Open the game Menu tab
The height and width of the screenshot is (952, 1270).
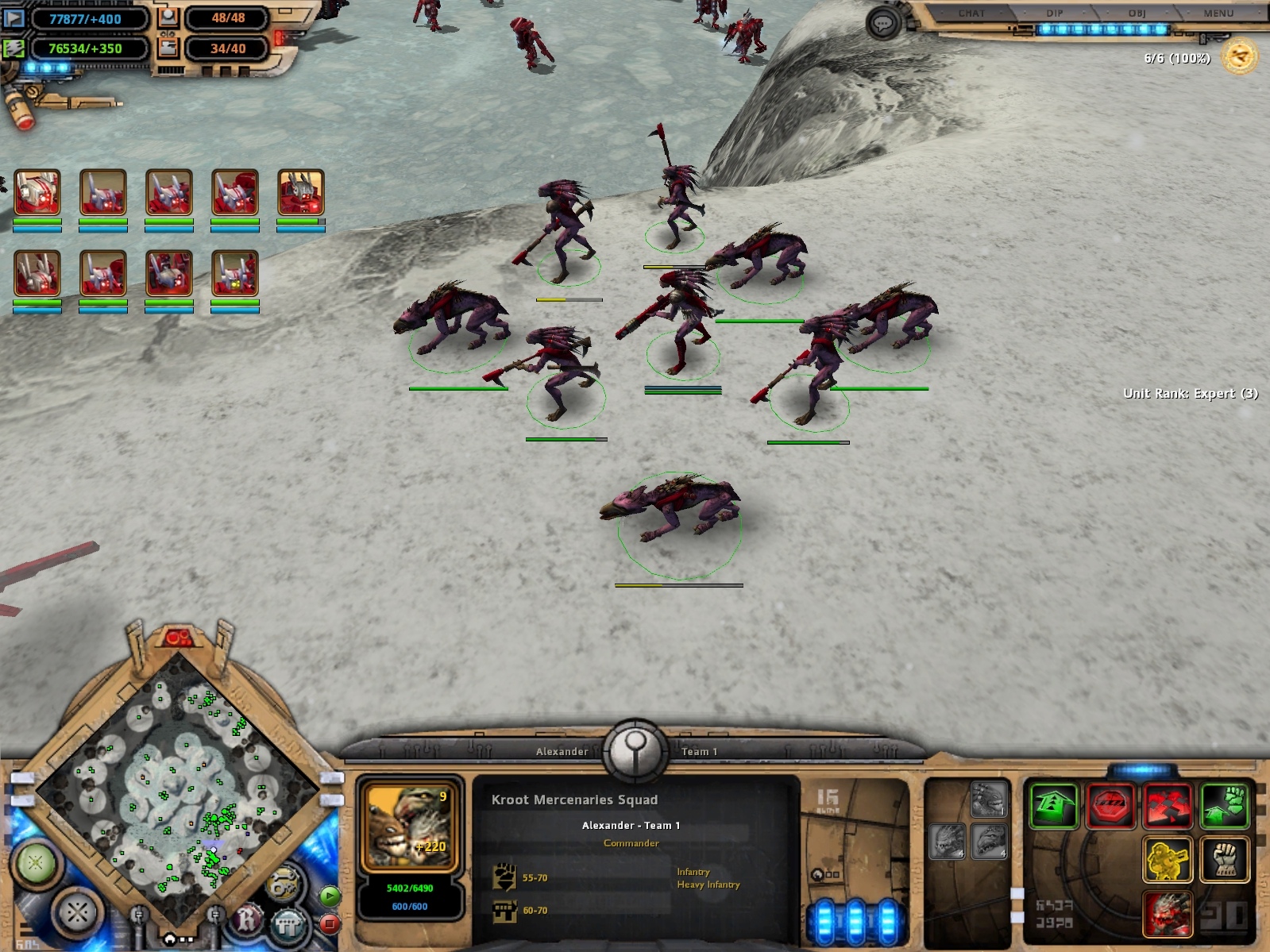point(1218,13)
